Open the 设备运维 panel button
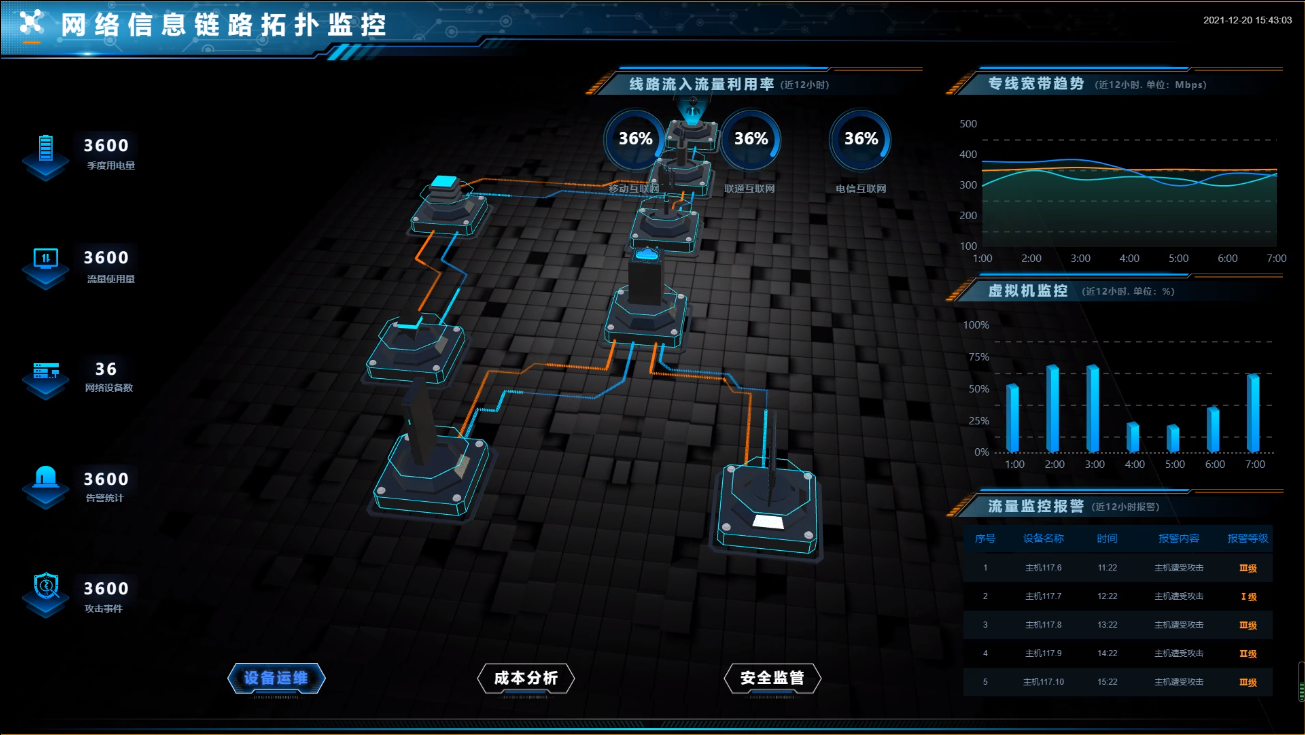This screenshot has width=1305, height=735. (276, 678)
